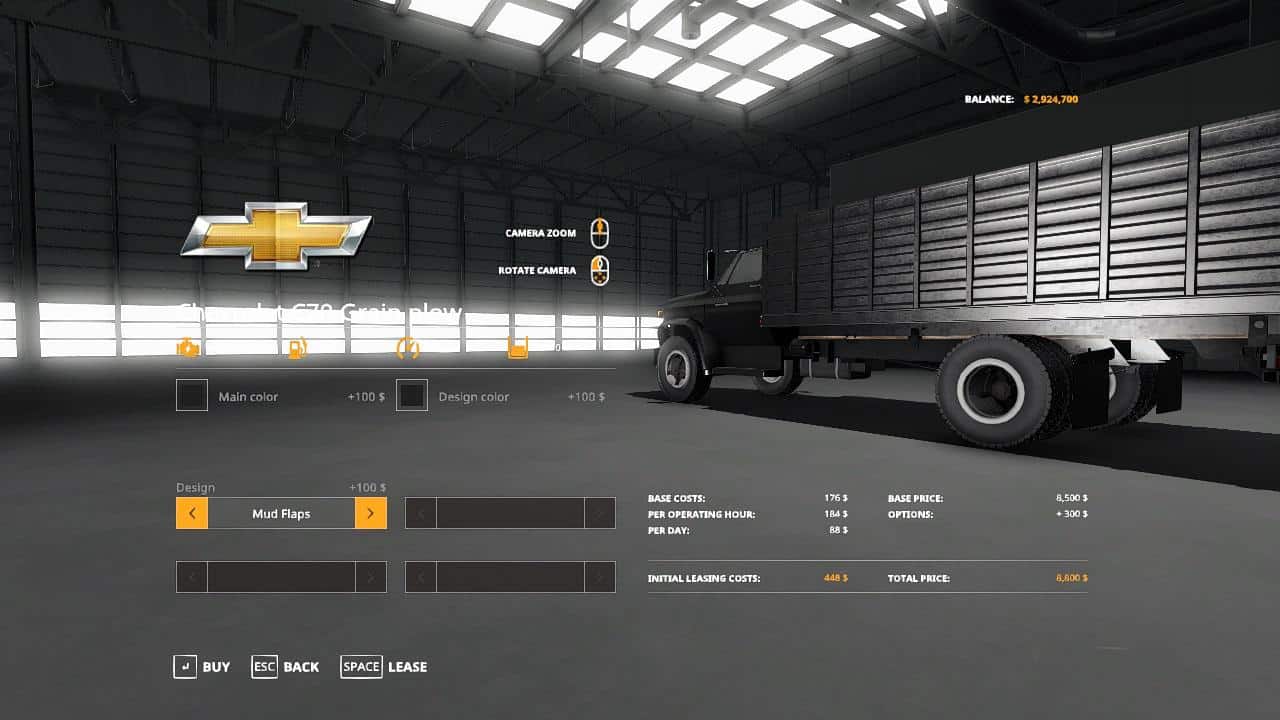Click the Enter key icon beside BUY
This screenshot has width=1280, height=720.
point(183,666)
